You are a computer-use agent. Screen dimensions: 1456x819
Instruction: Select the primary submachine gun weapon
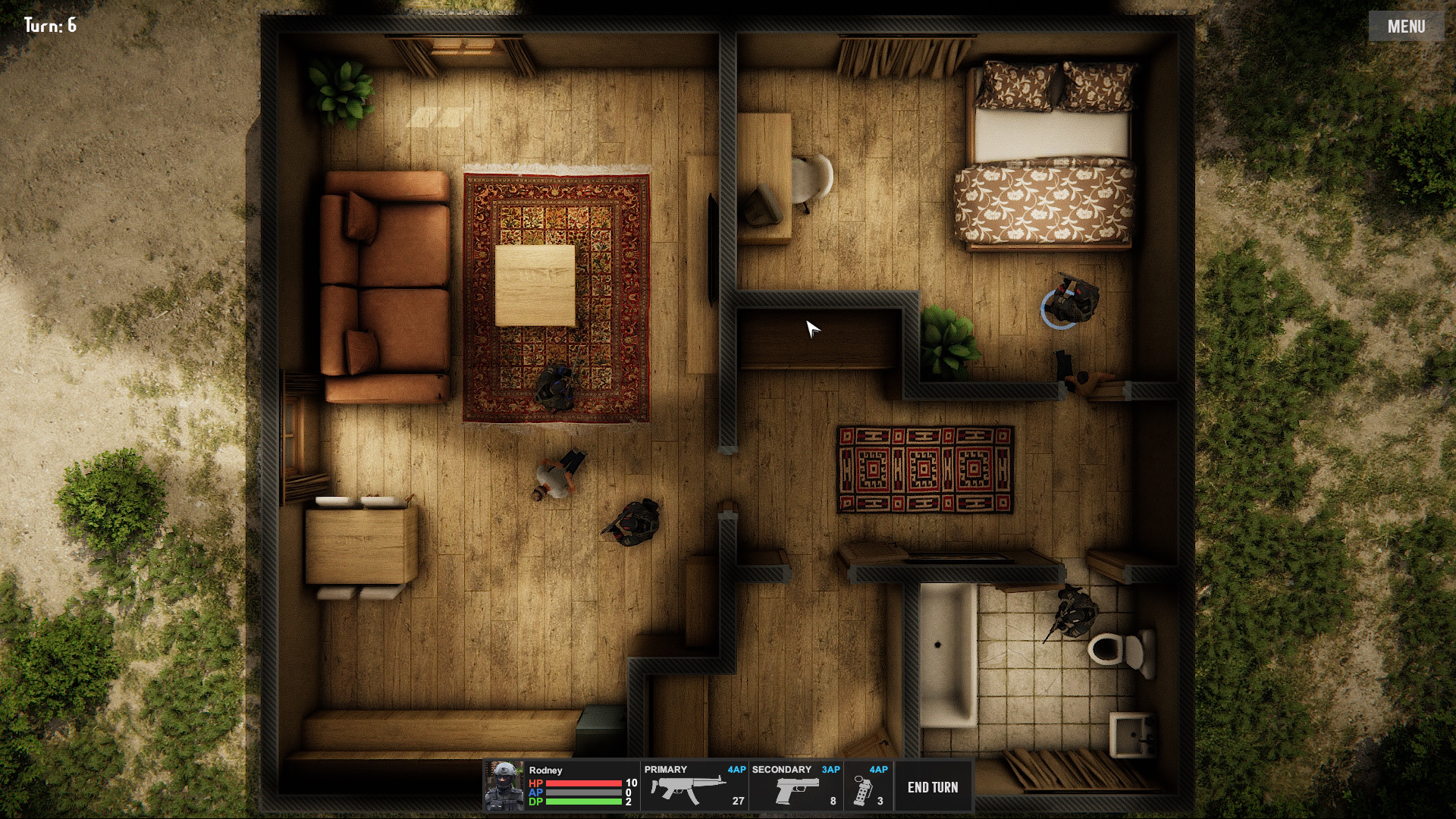[694, 787]
